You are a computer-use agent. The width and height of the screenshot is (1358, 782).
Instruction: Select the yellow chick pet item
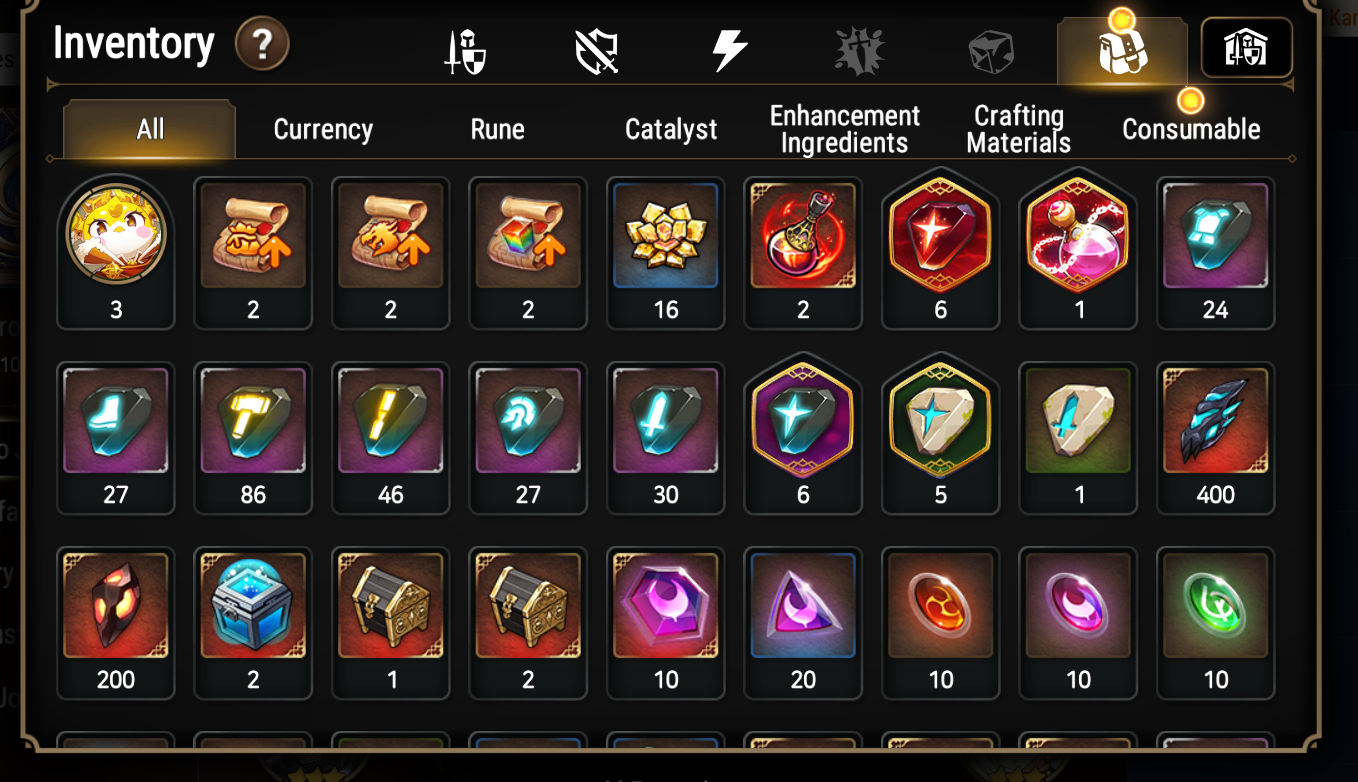click(x=116, y=236)
